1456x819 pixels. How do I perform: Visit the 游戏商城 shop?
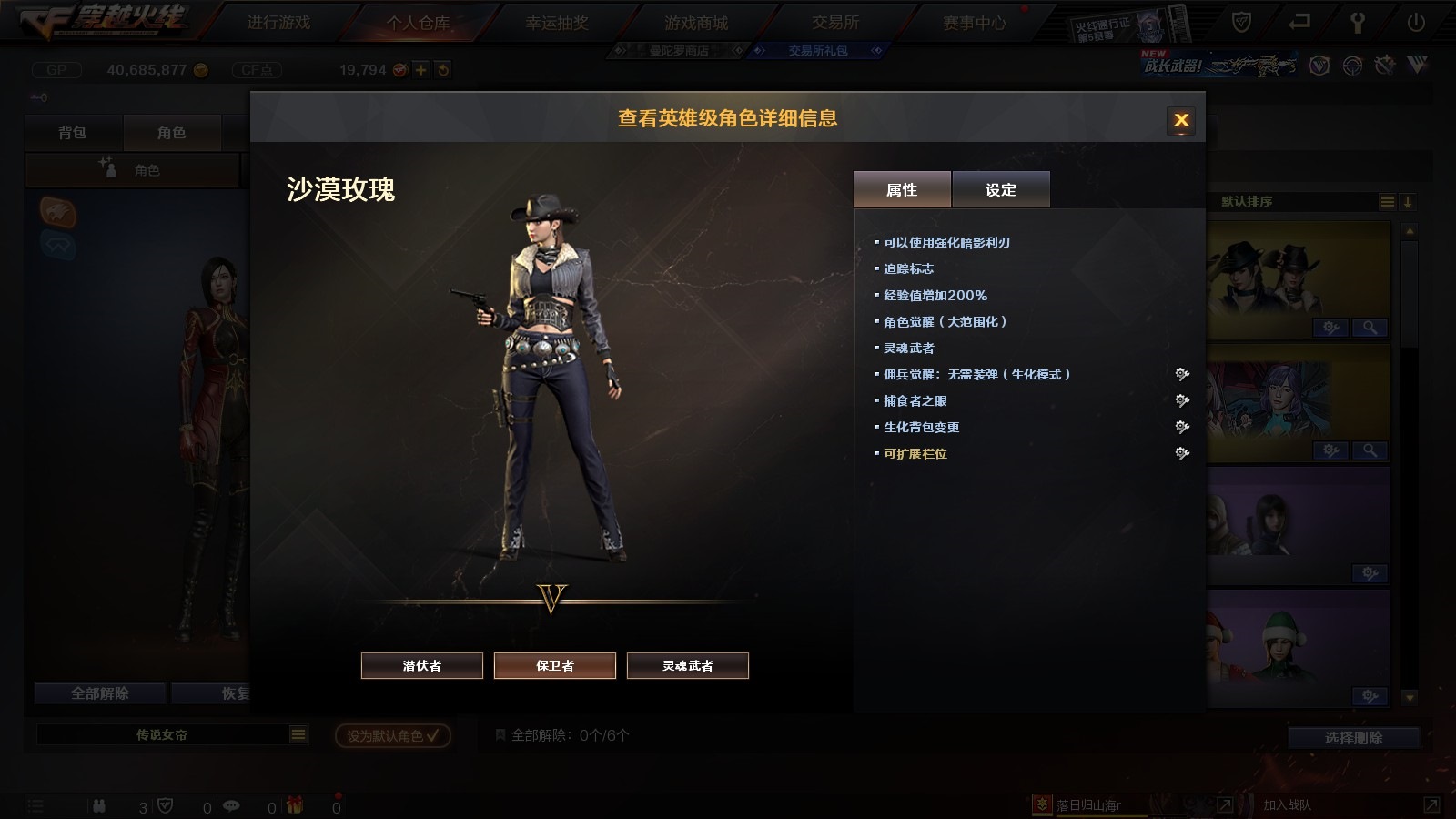[x=696, y=23]
